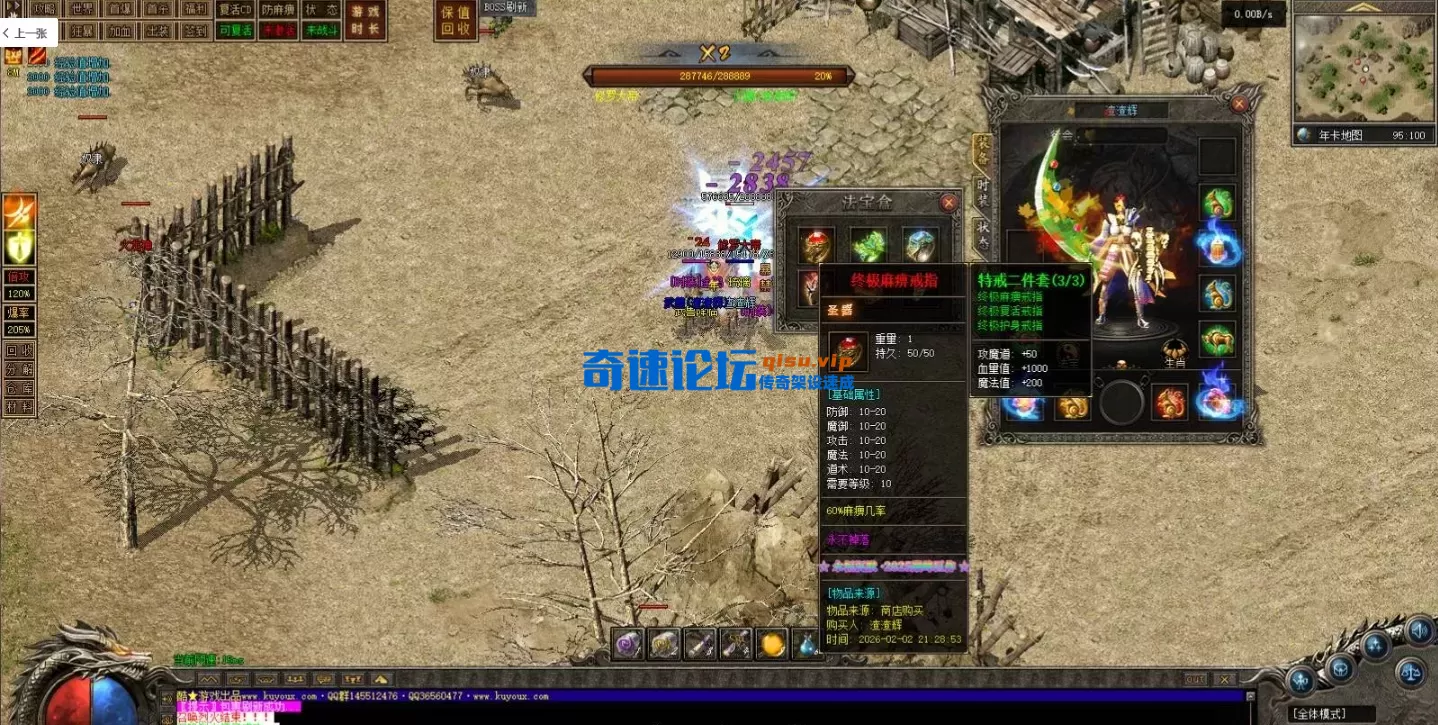
Task: Toggle the 未战斗 combat status indicator
Action: tap(320, 32)
